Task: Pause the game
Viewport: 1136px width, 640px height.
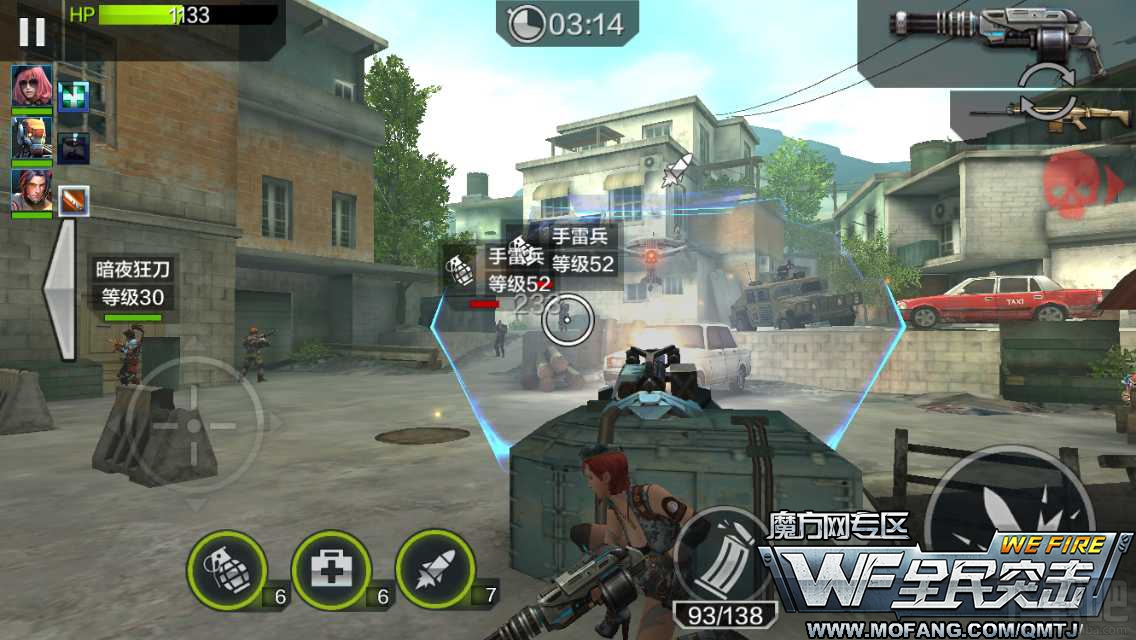Action: tap(32, 32)
